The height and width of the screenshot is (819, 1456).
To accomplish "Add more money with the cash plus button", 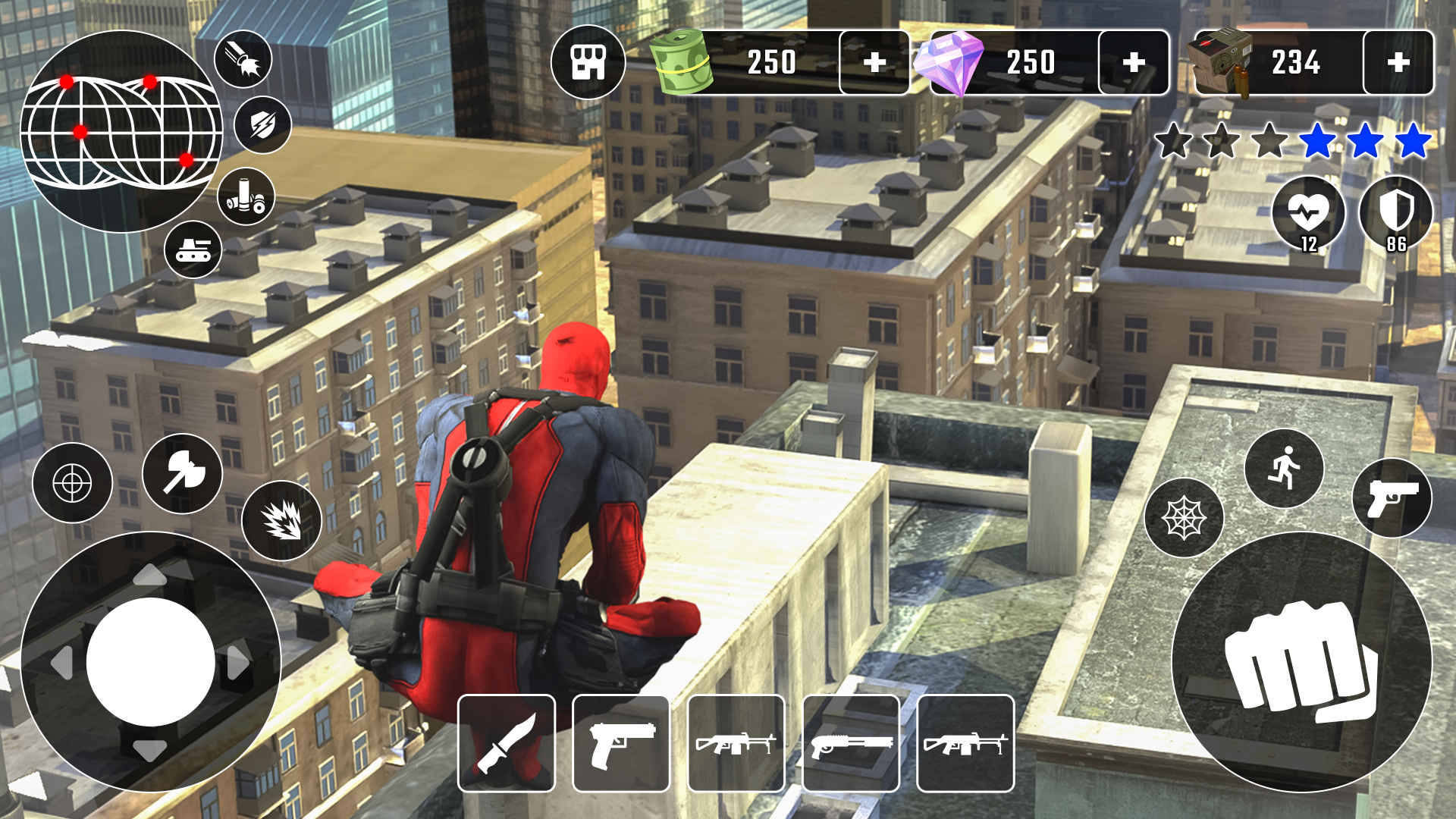I will click(x=876, y=62).
